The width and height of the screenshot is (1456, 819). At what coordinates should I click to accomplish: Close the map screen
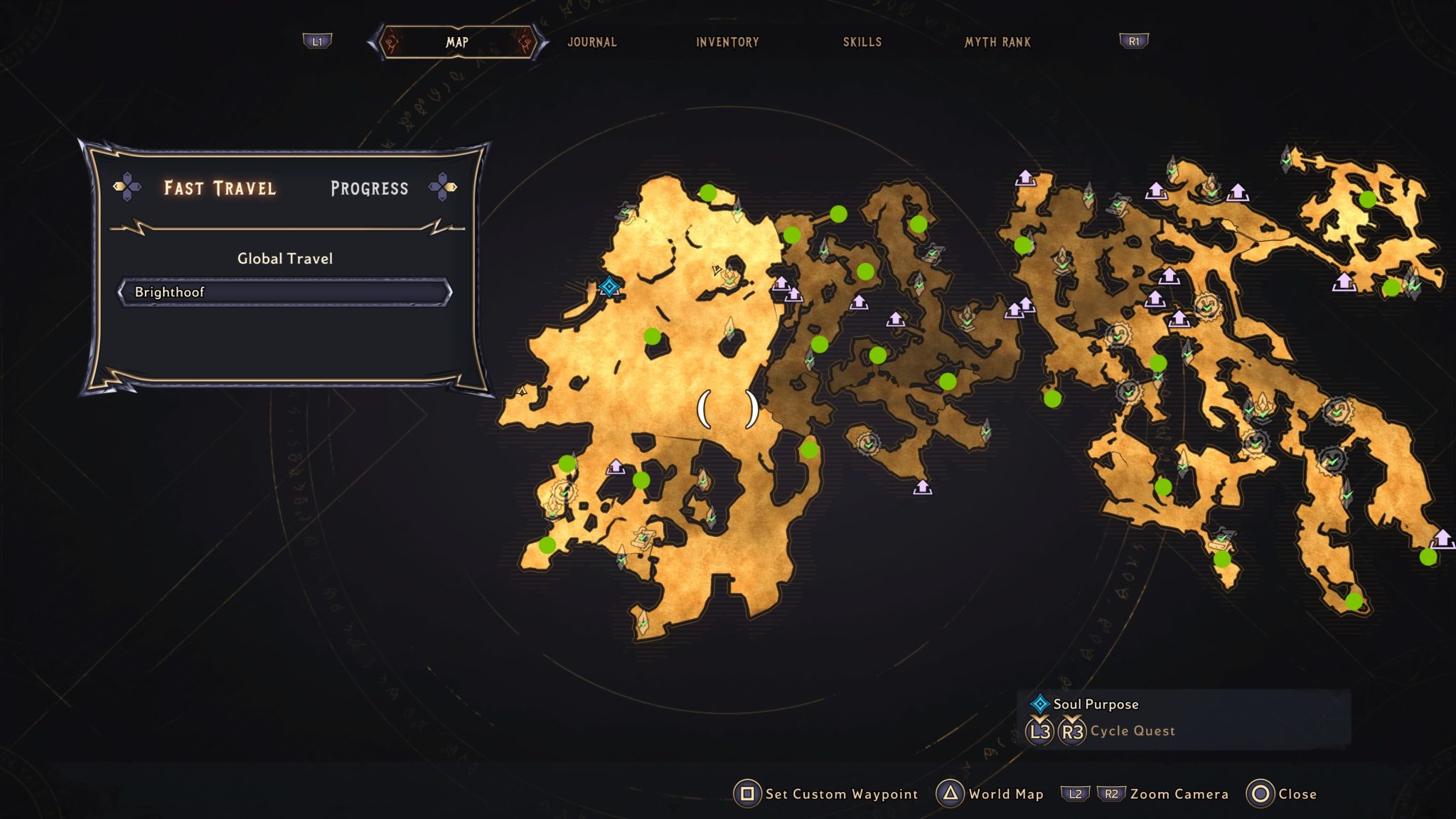1282,794
